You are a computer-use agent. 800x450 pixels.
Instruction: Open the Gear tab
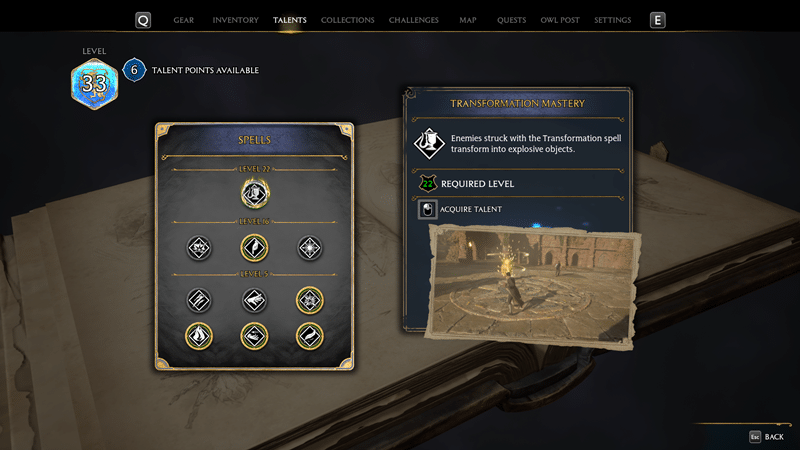click(x=184, y=20)
